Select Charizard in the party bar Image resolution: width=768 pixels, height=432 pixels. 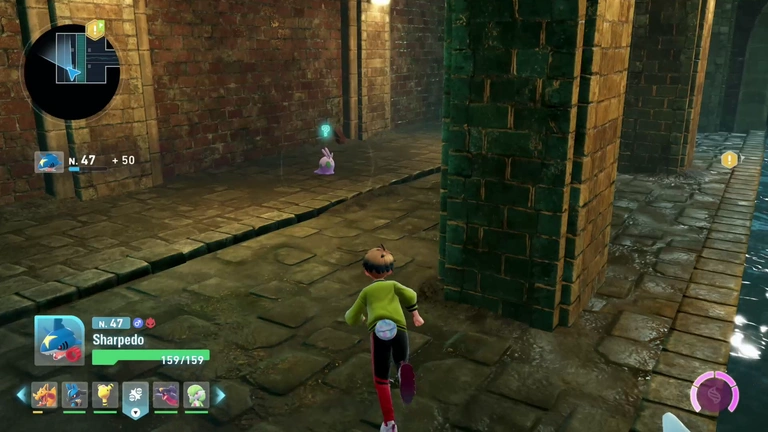click(45, 395)
